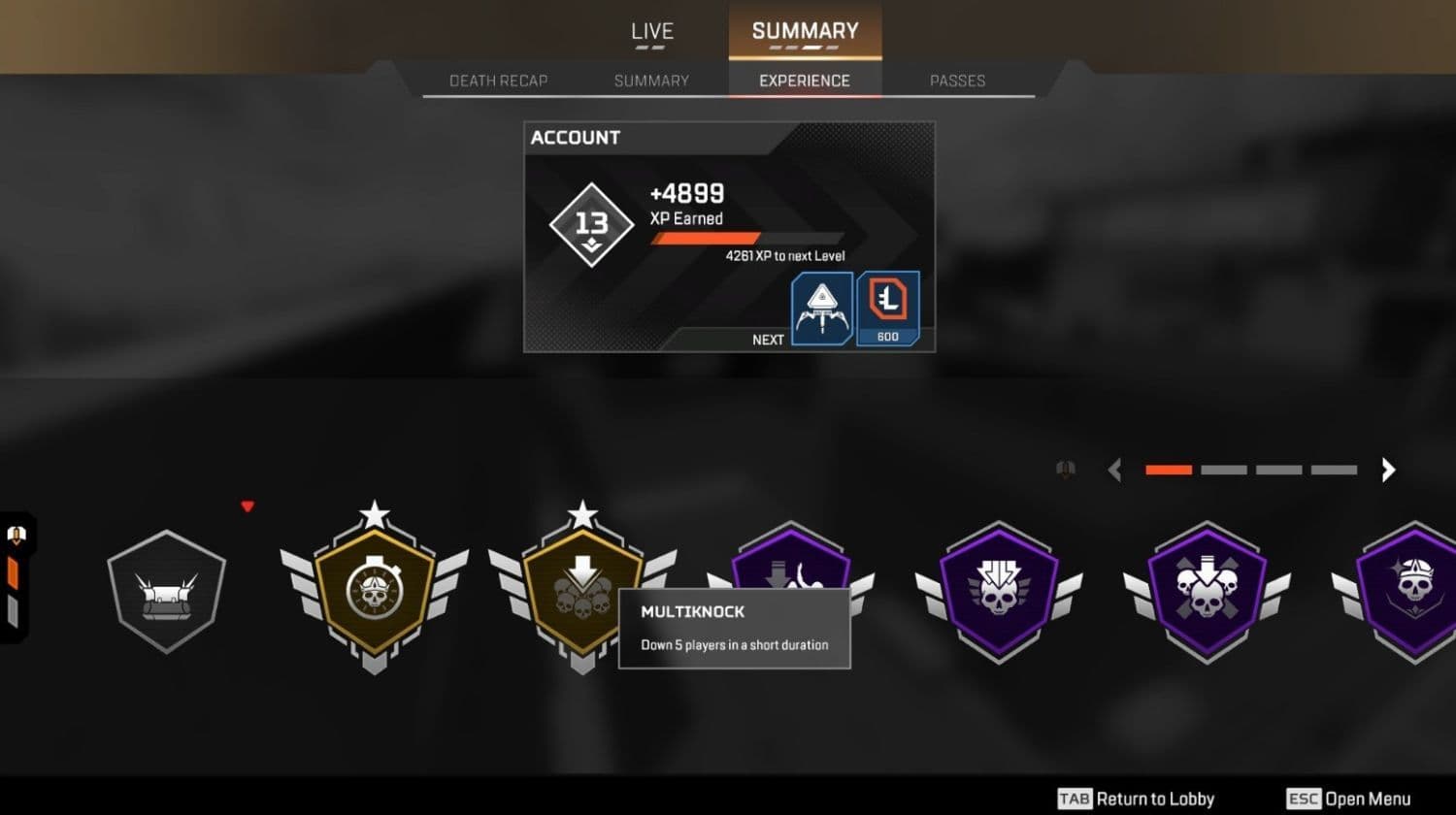The image size is (1456, 815).
Task: Click the level 13 rank diamond icon
Action: pos(590,223)
